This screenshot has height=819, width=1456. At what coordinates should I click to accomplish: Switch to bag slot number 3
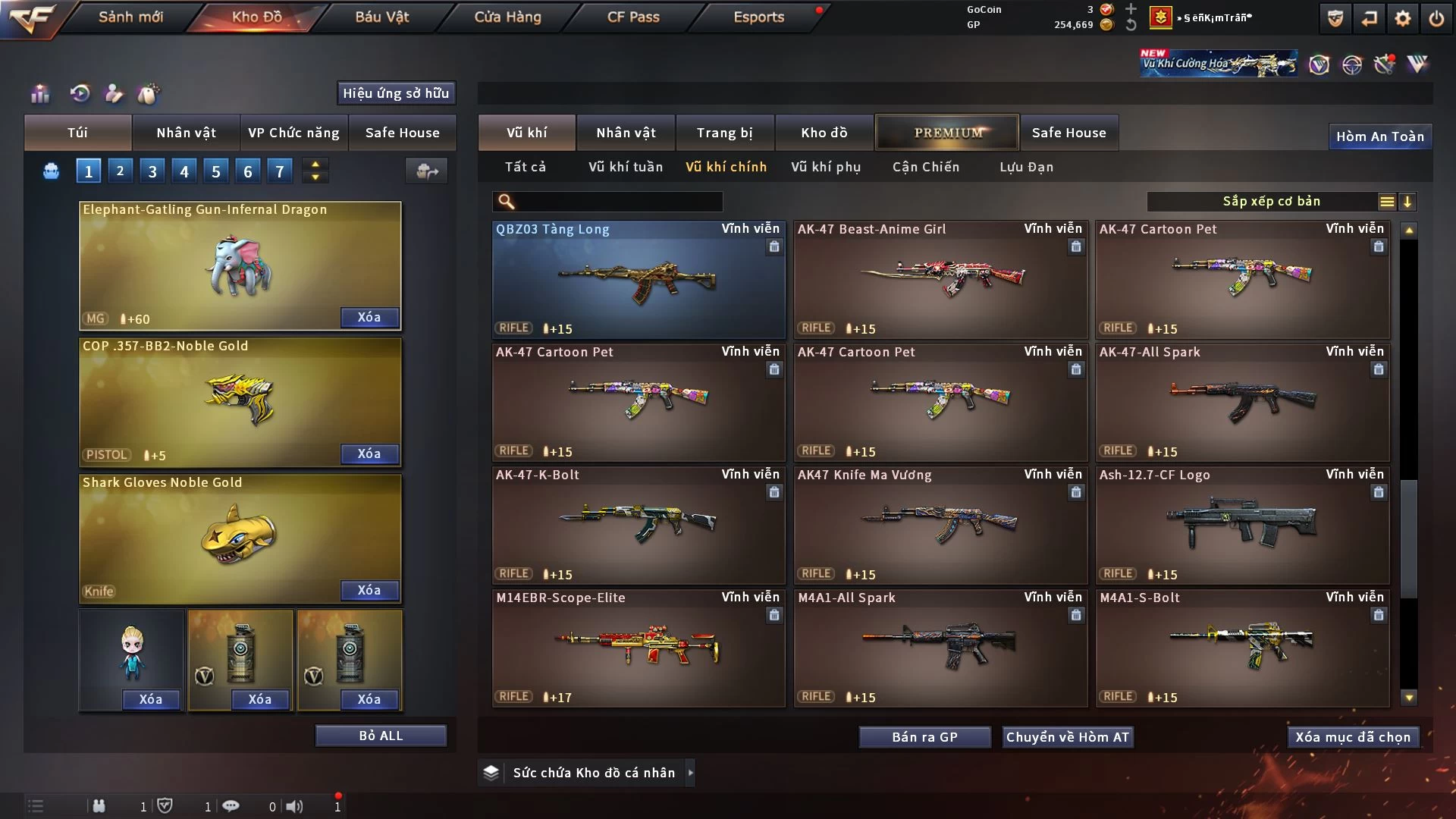[152, 171]
